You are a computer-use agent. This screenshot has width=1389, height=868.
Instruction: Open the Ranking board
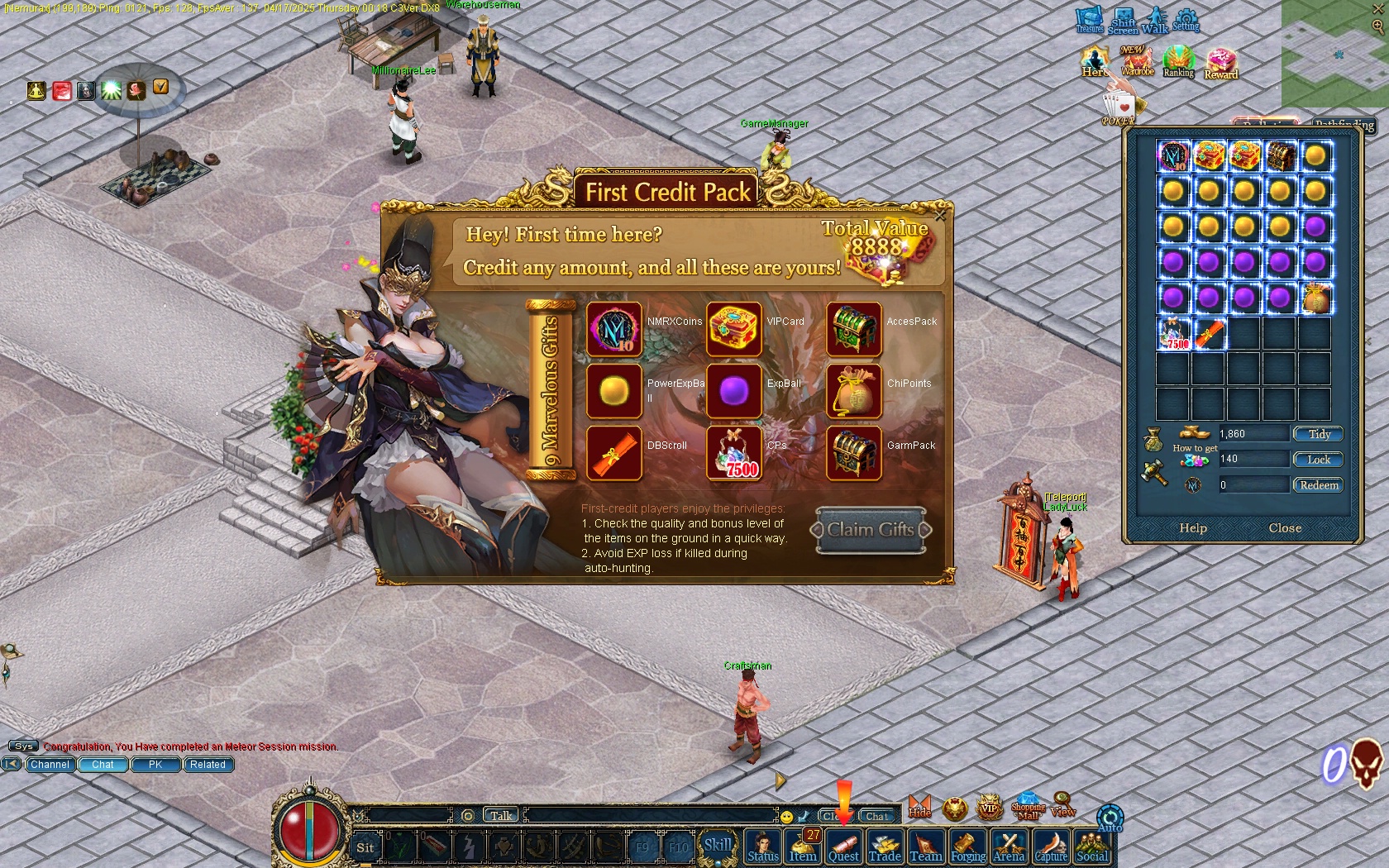click(x=1178, y=62)
